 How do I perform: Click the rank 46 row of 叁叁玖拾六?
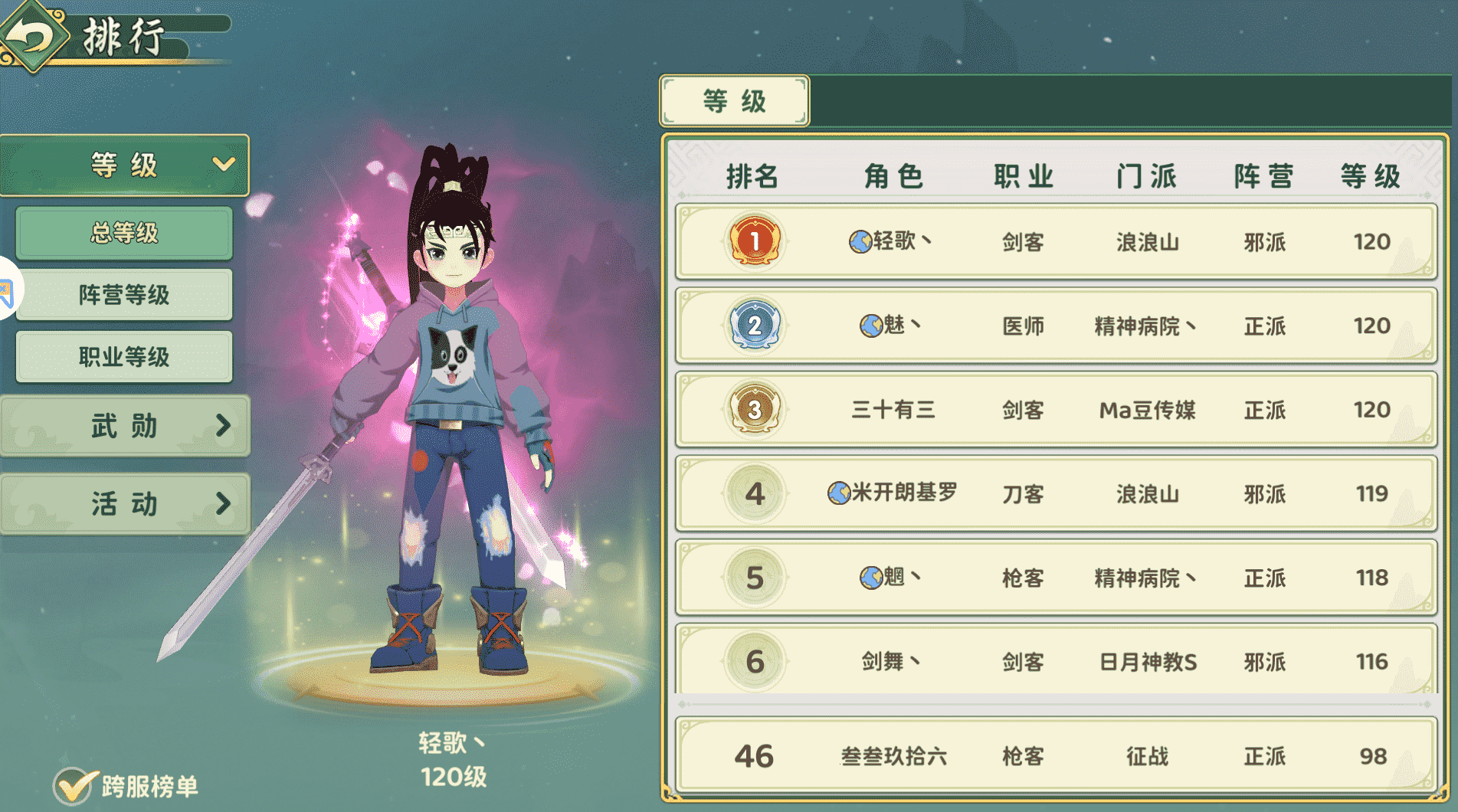[x=1057, y=755]
